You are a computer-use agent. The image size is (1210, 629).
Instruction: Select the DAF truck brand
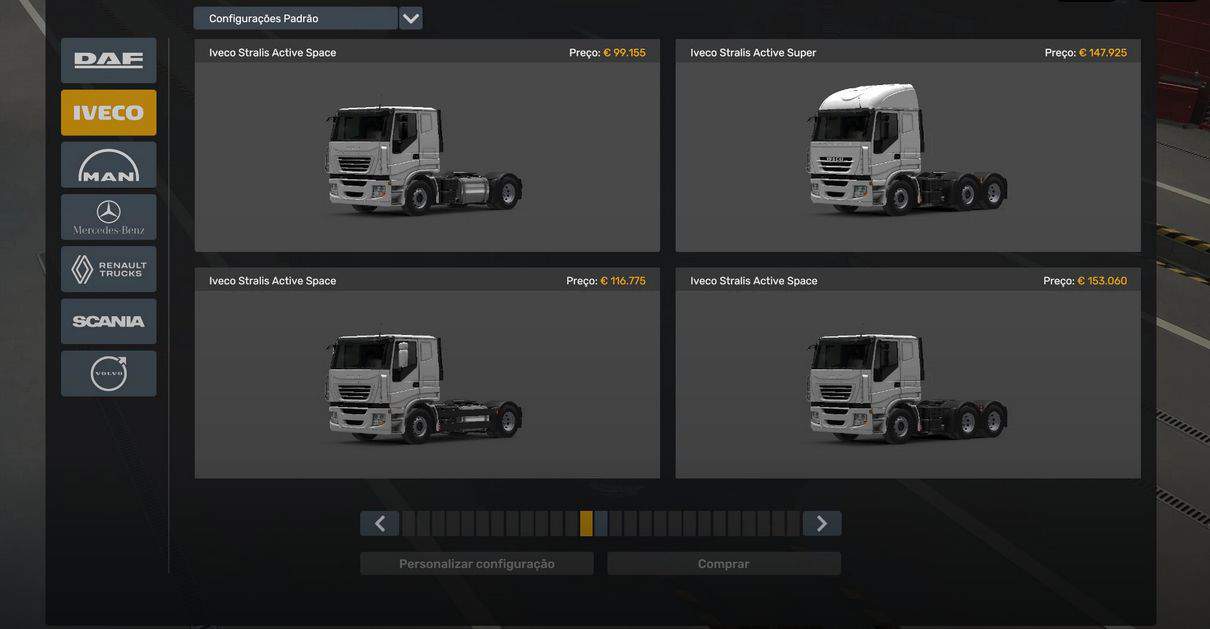coord(108,60)
